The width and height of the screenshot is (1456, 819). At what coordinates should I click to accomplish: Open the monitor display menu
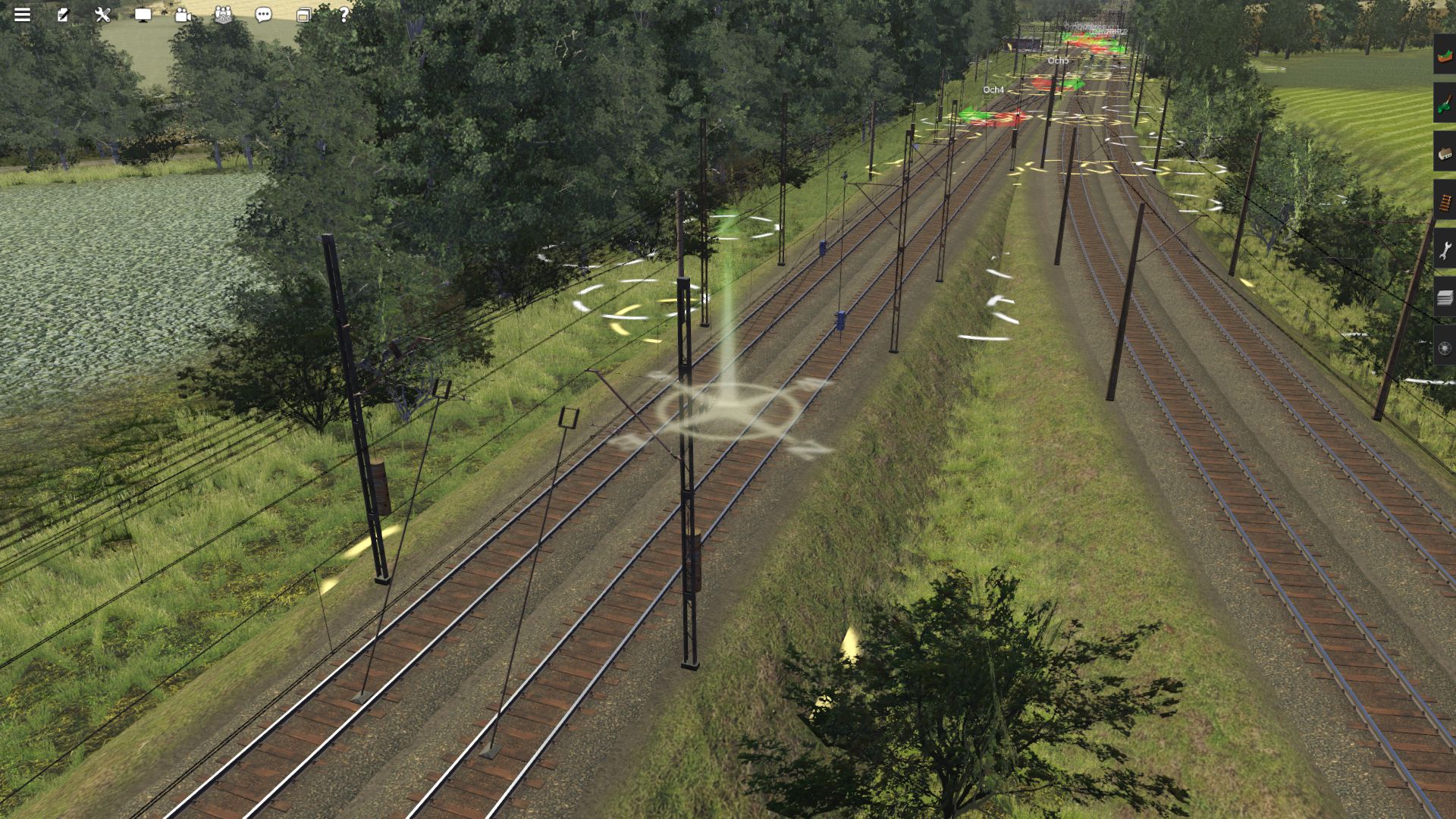click(143, 14)
